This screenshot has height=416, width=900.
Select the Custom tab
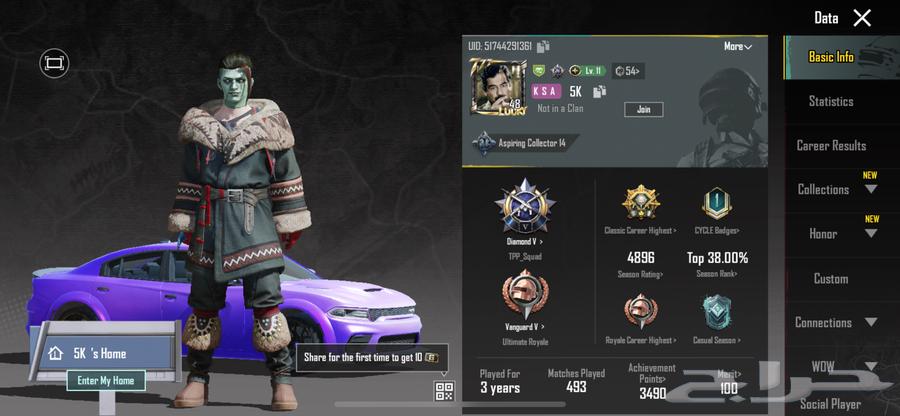(x=831, y=279)
